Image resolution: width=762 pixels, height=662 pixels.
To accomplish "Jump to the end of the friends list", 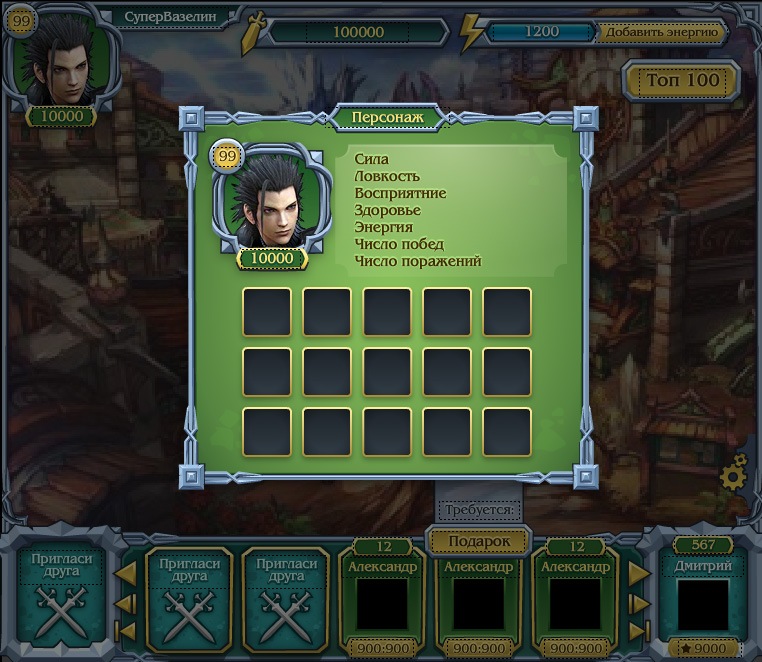I will [x=636, y=631].
